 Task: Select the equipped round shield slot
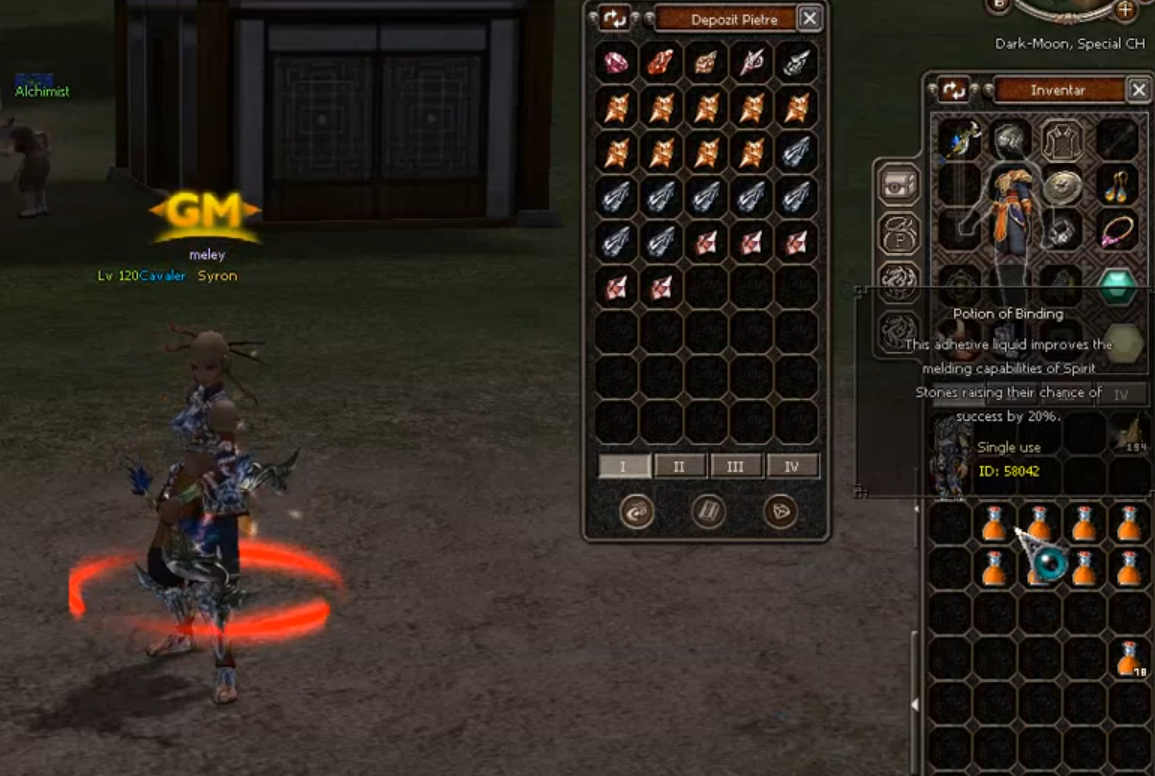(1063, 186)
